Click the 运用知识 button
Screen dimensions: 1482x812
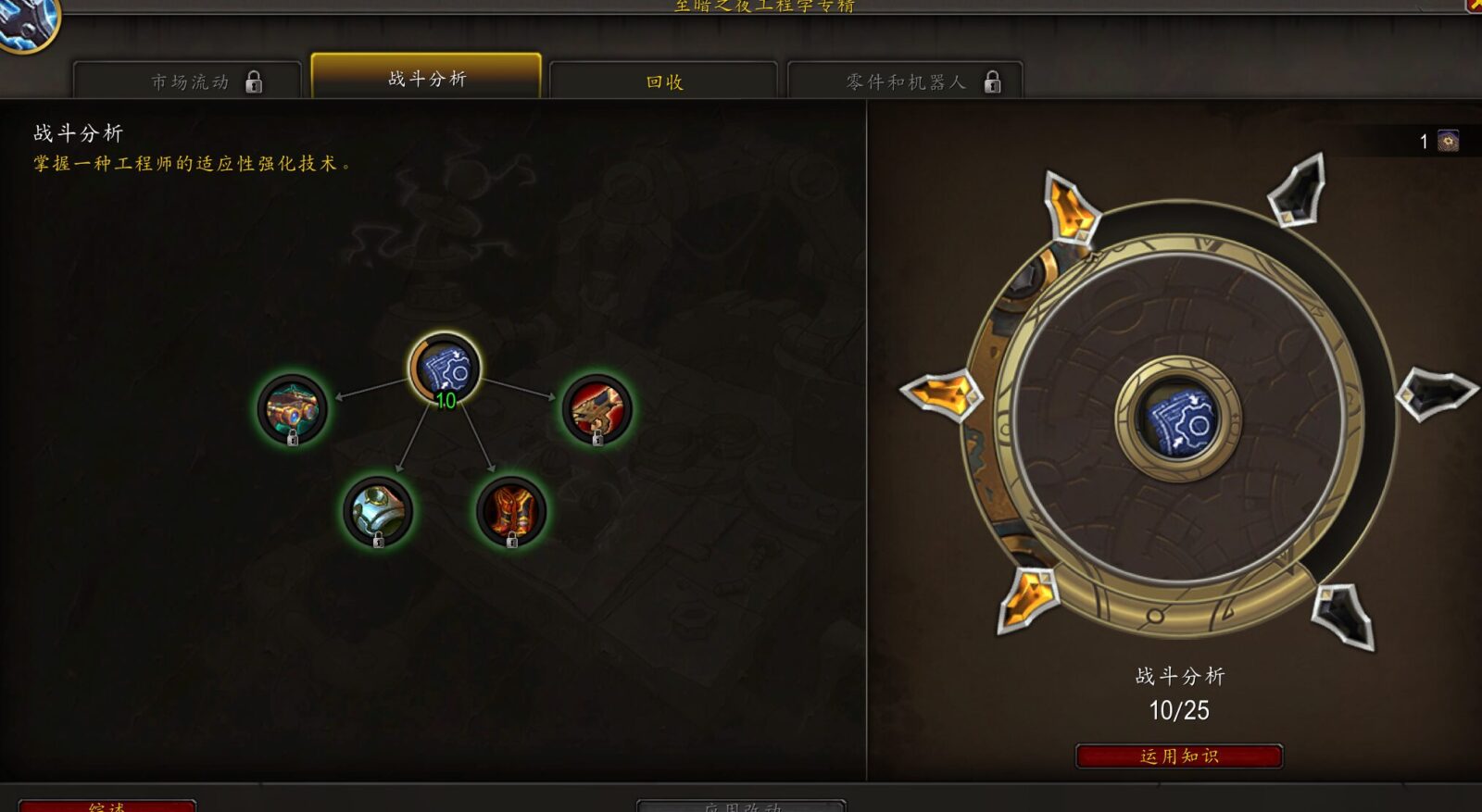1178,756
